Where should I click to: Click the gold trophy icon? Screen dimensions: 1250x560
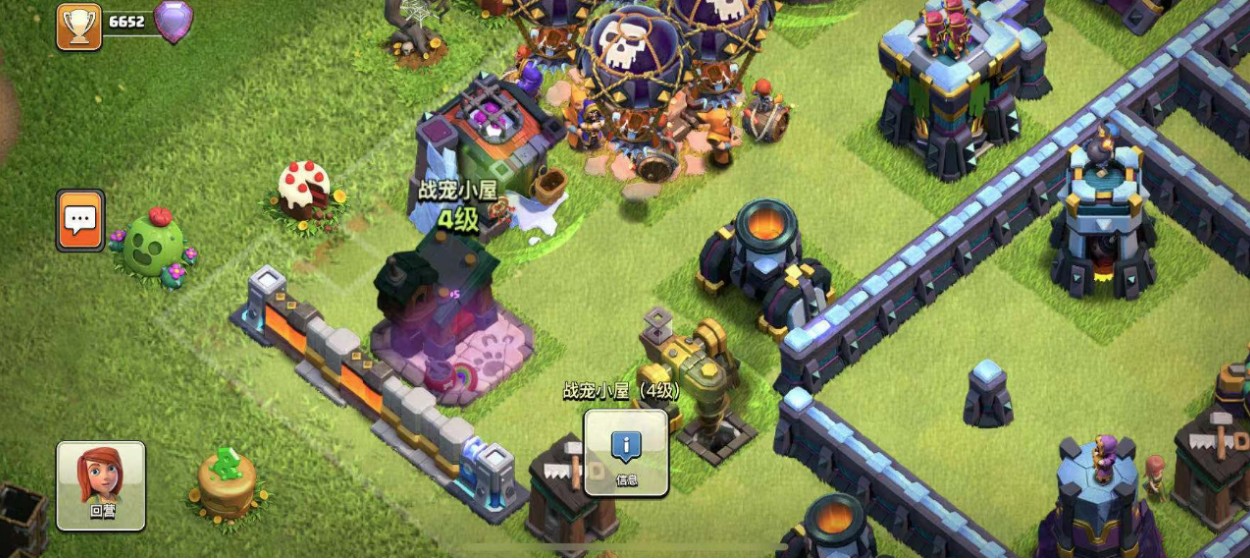point(78,24)
